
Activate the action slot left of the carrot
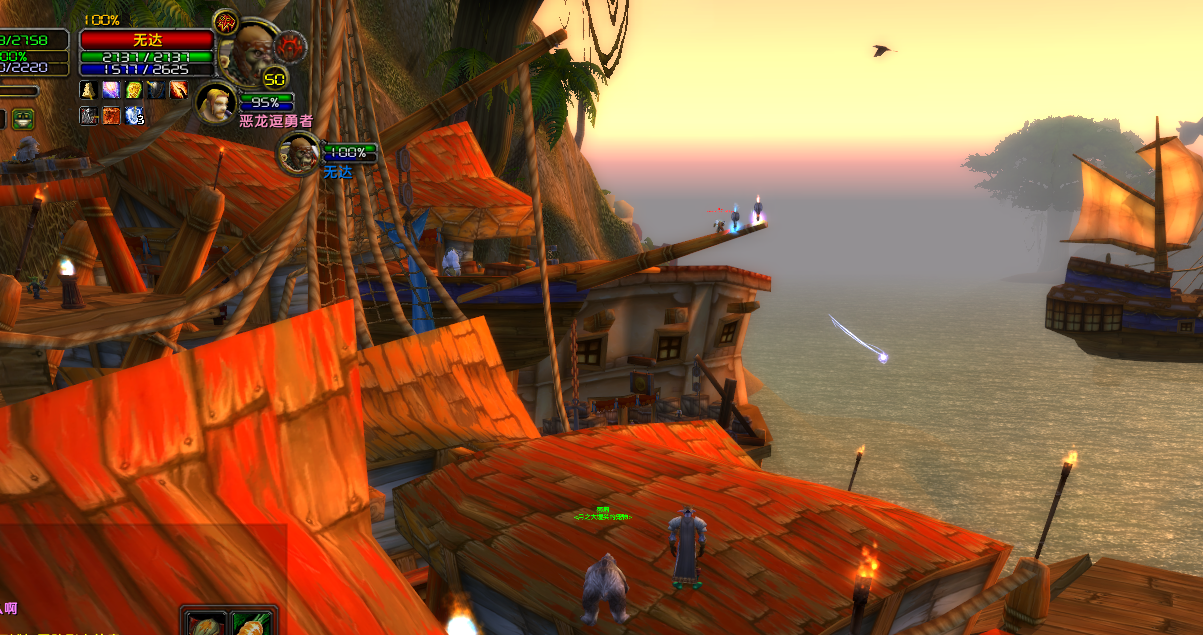203,623
